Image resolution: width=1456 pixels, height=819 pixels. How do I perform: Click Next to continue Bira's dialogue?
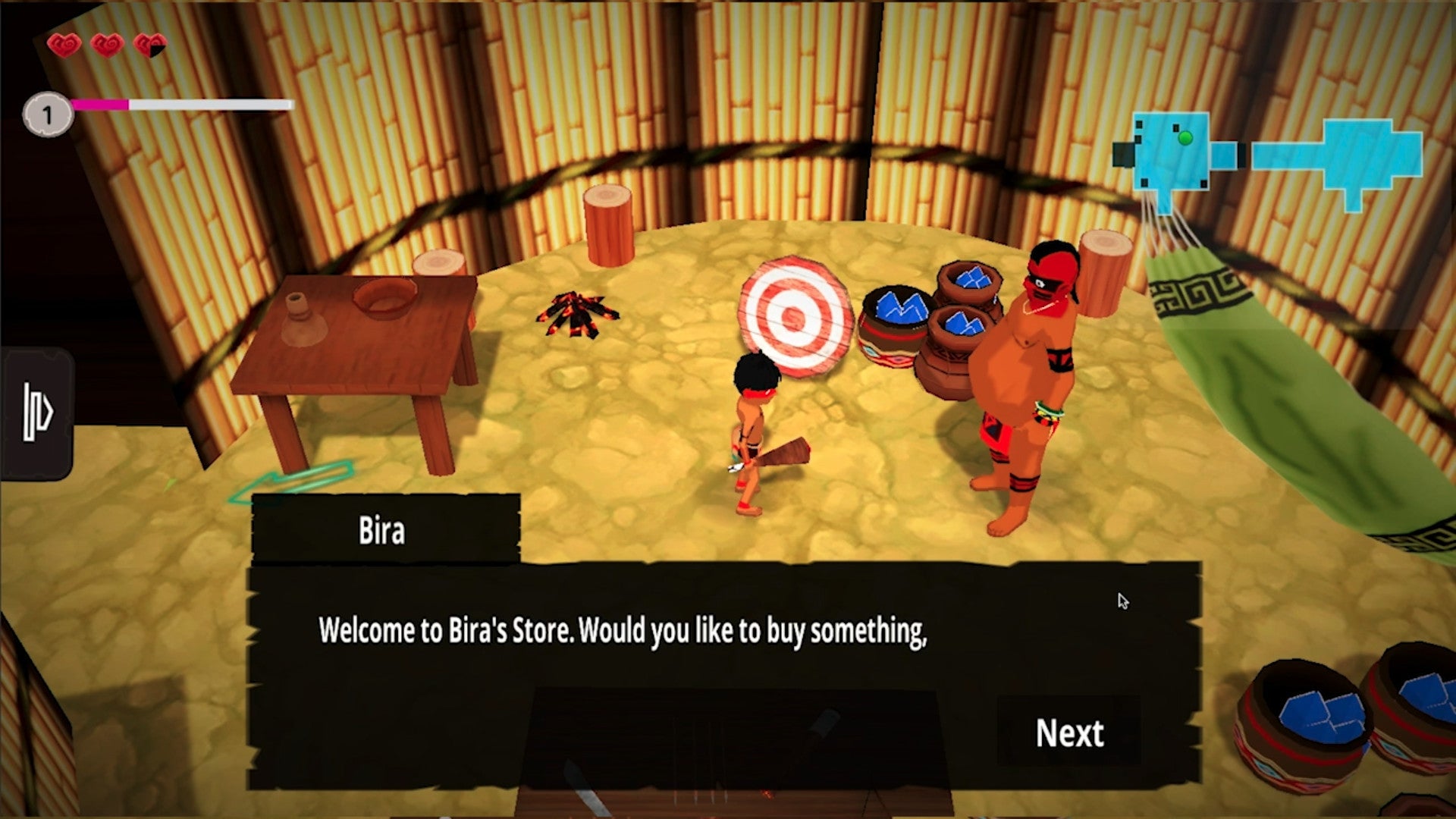click(1069, 733)
